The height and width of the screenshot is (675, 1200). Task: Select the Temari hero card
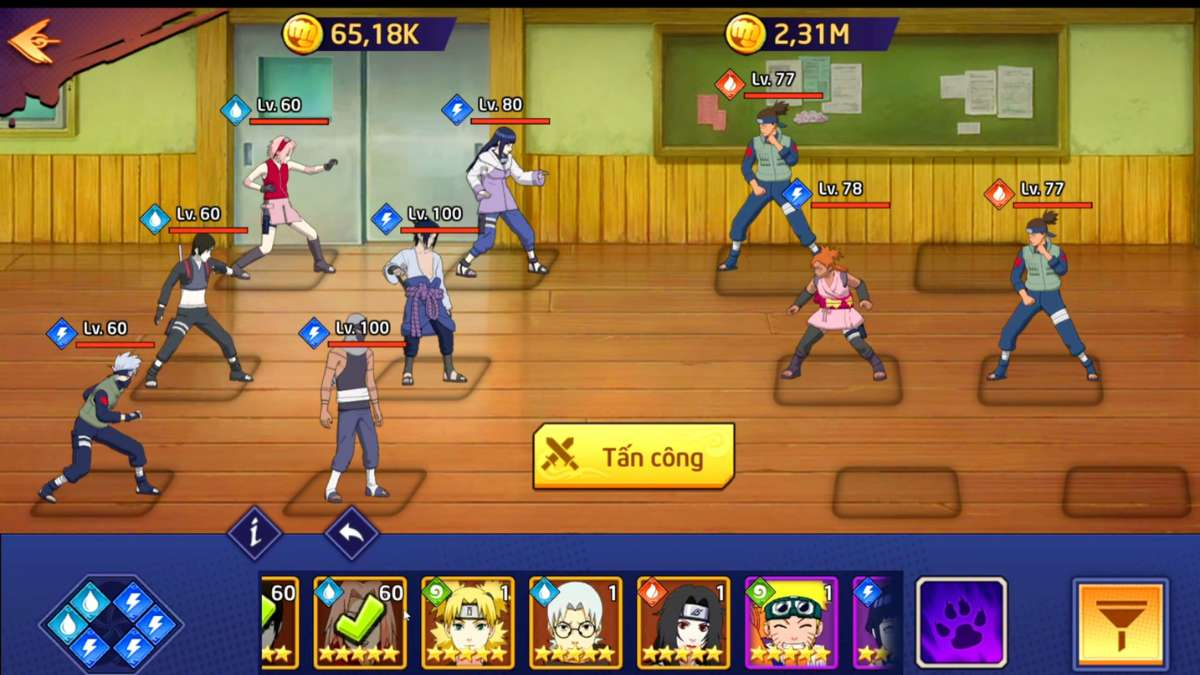(467, 622)
